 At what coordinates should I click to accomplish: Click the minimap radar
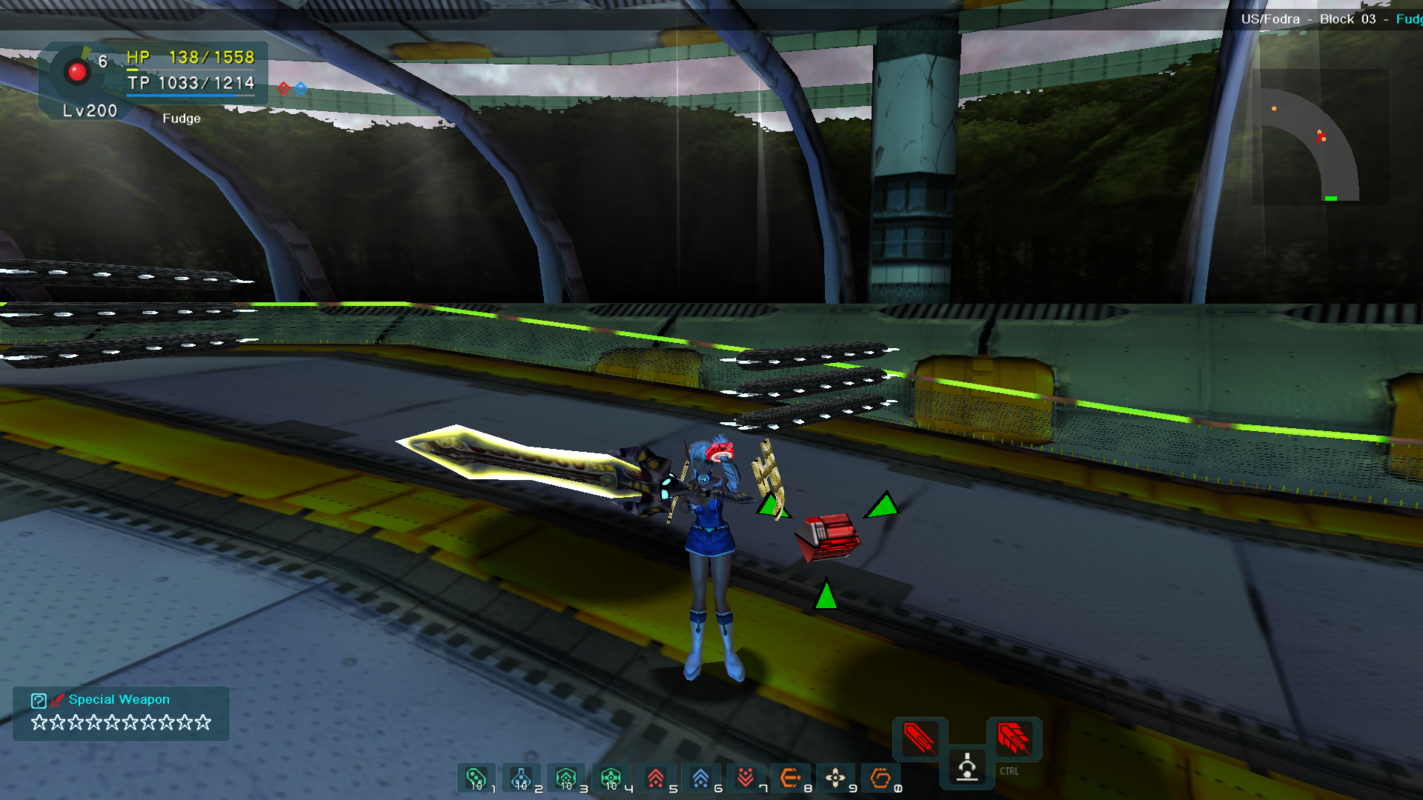click(x=1319, y=138)
